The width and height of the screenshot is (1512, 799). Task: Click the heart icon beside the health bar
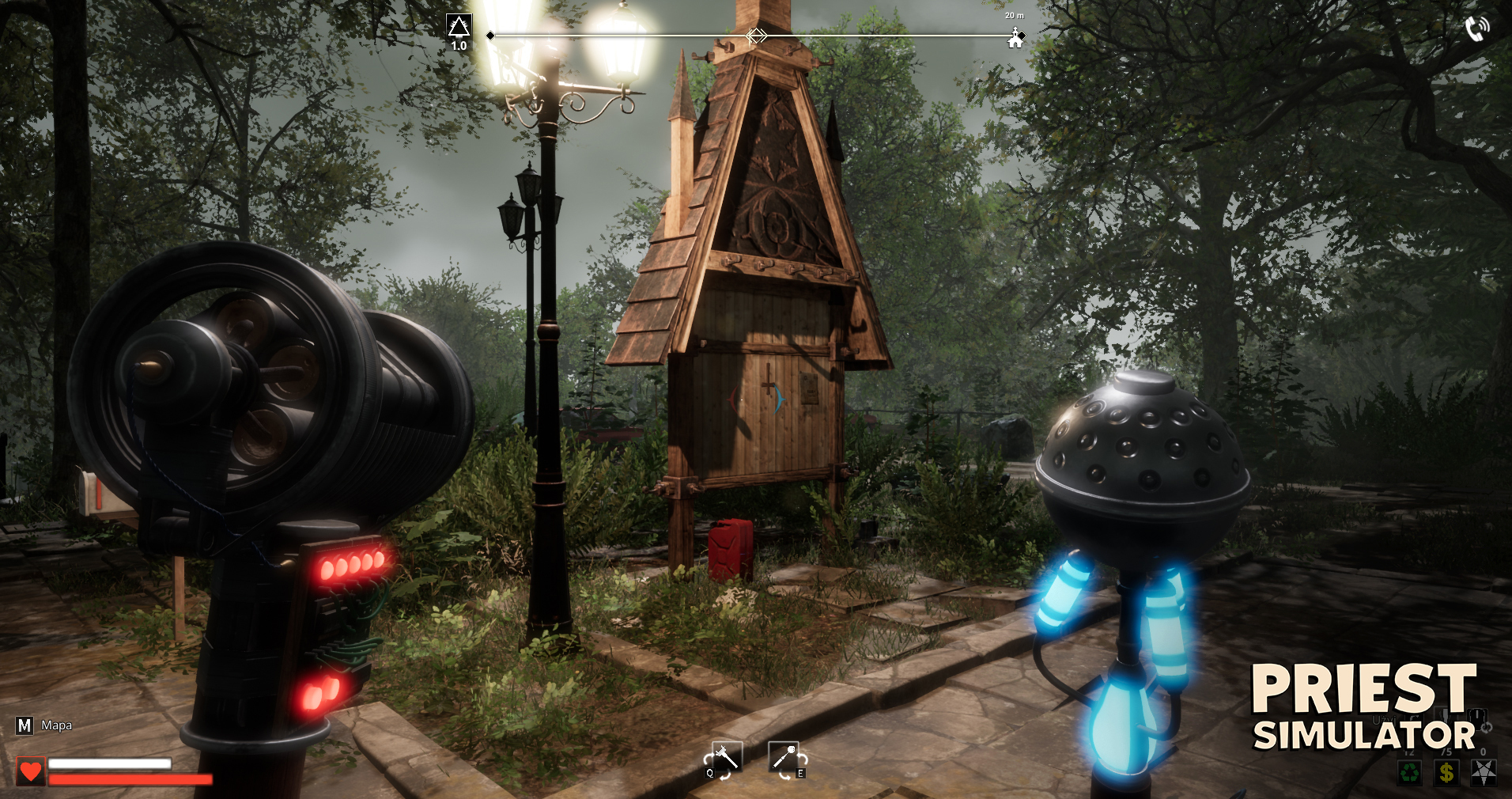(x=29, y=770)
